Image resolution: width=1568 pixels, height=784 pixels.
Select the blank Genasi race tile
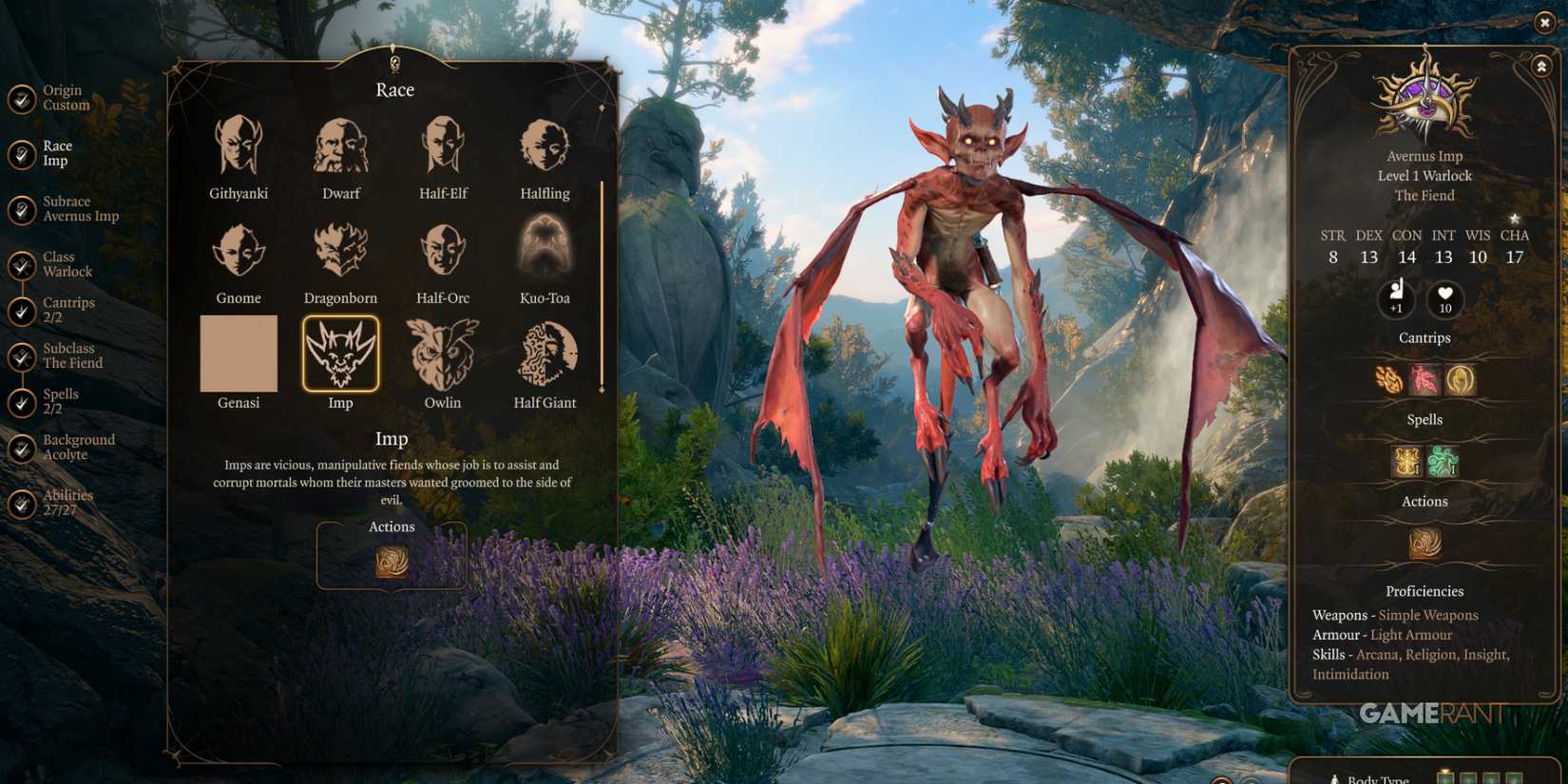238,354
